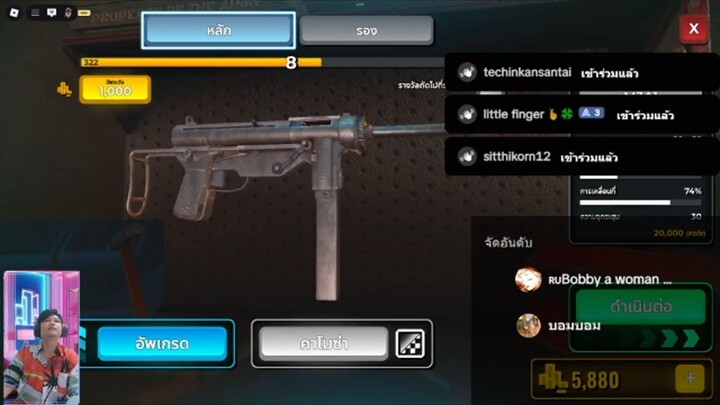The height and width of the screenshot is (405, 720).
Task: Open the Roblox chat bubble icon
Action: (51, 13)
